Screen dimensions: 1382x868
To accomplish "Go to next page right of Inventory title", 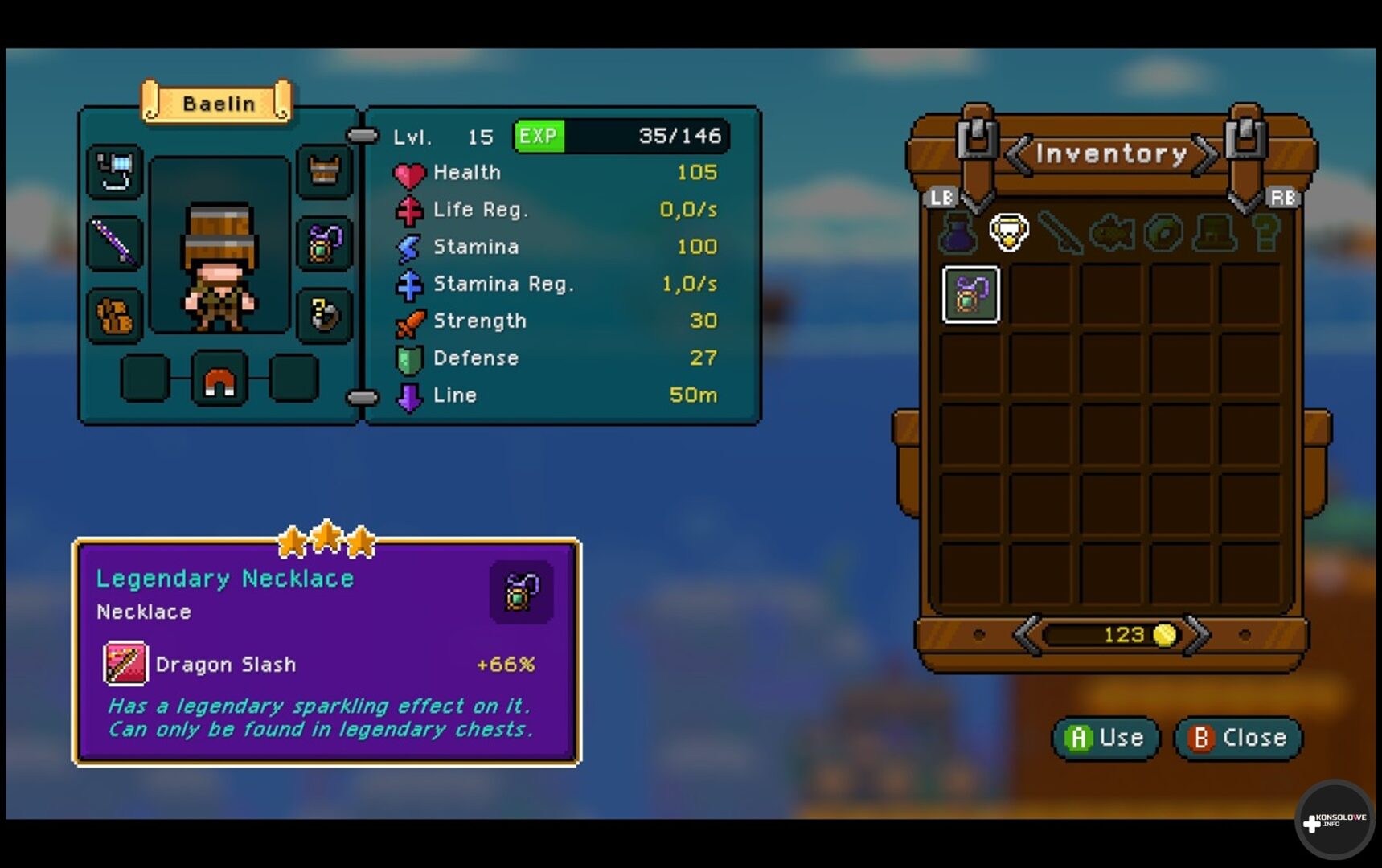I will (1204, 154).
